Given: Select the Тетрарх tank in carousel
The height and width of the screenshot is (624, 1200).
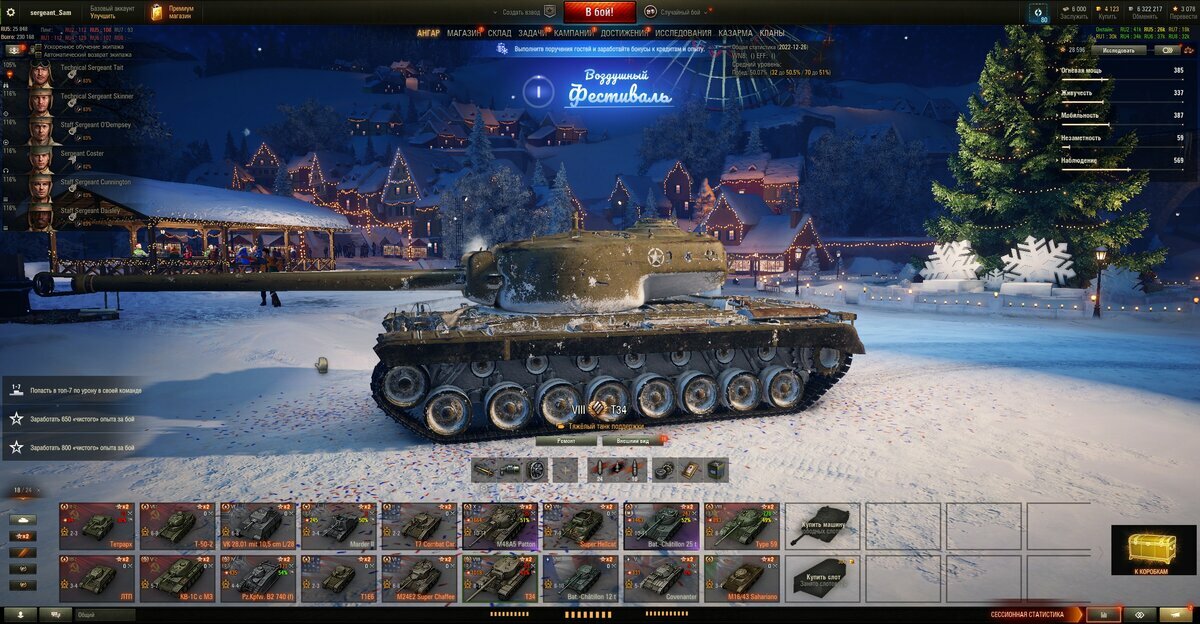Looking at the screenshot, I should (97, 526).
